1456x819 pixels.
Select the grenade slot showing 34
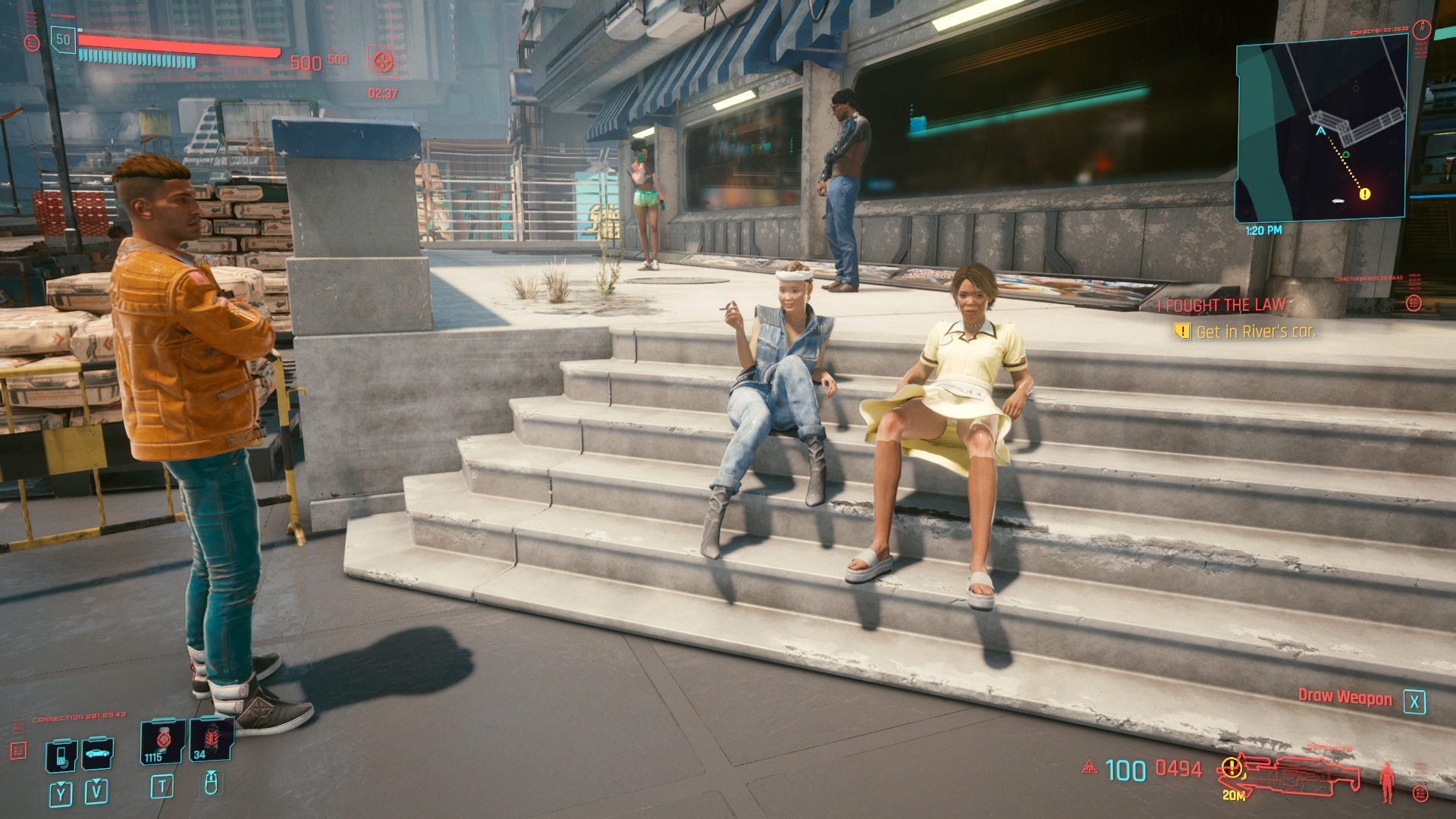tap(211, 739)
